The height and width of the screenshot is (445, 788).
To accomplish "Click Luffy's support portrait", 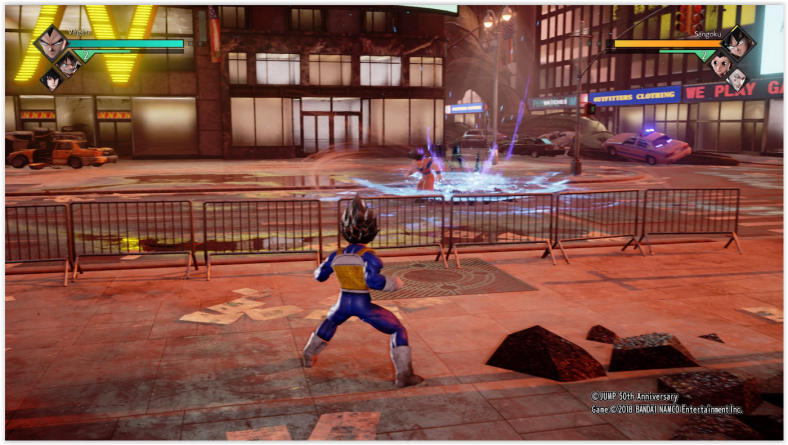I will (69, 63).
